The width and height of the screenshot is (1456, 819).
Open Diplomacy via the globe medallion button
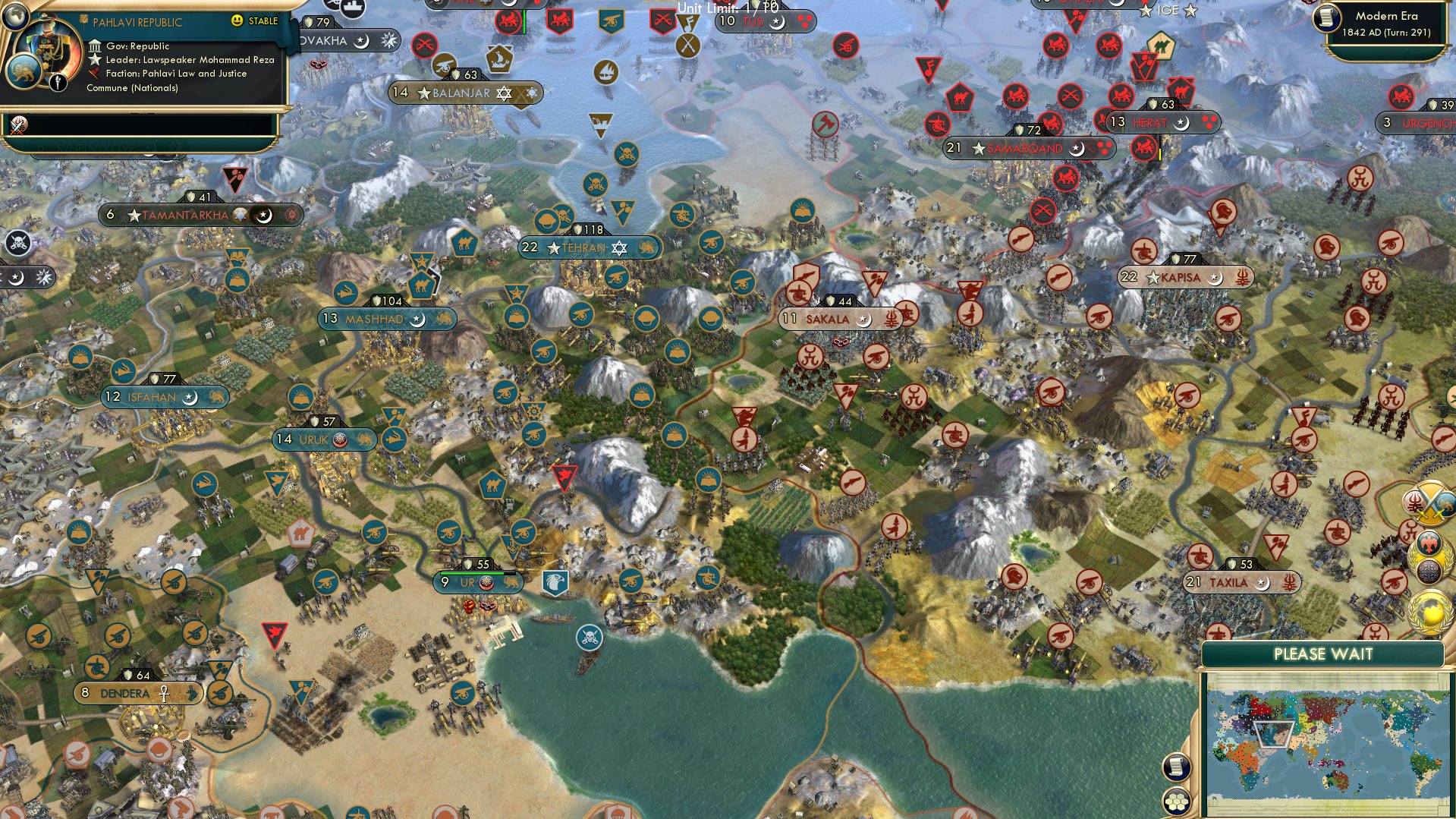1429,611
